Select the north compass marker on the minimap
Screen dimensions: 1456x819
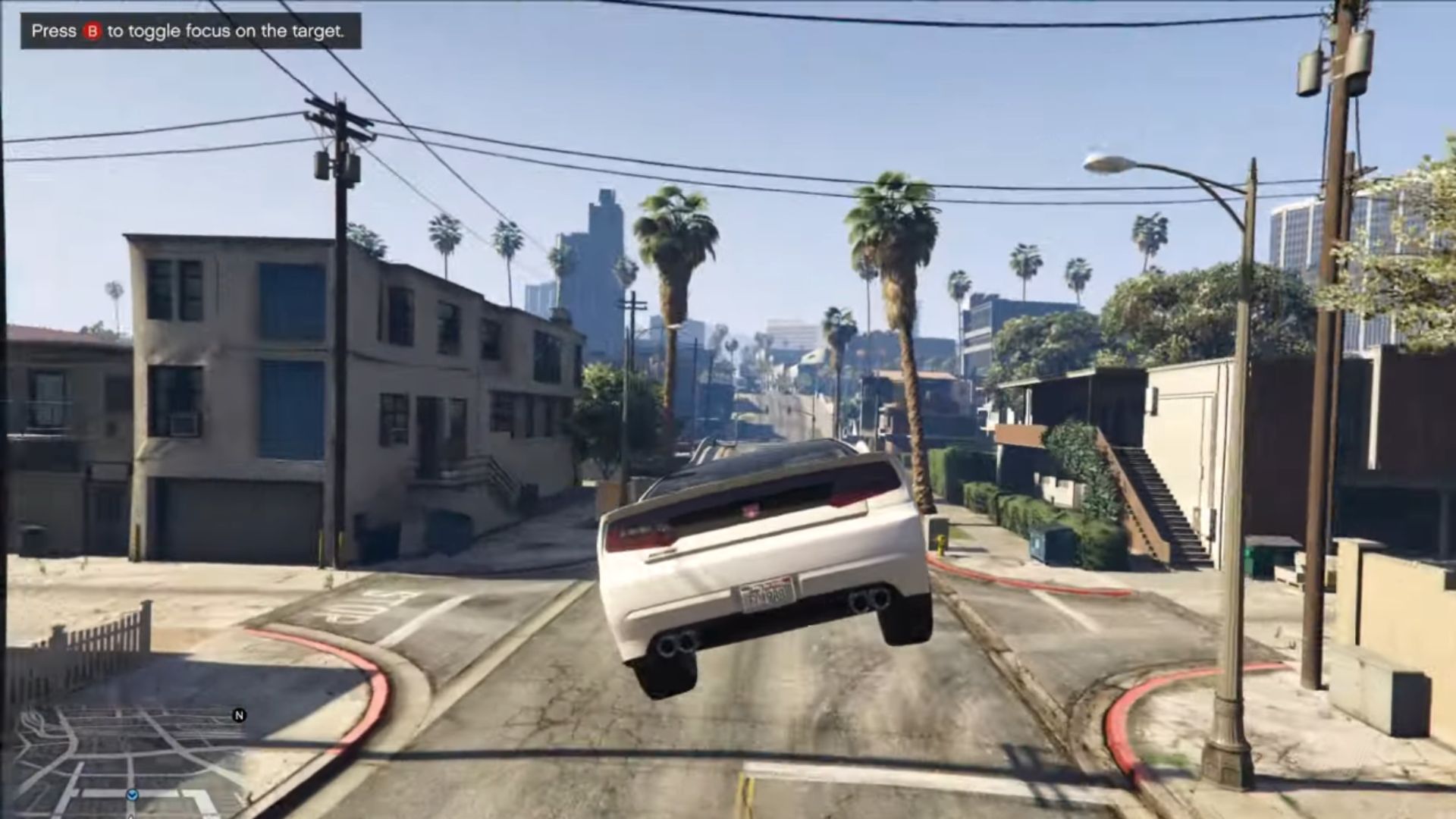coord(239,715)
